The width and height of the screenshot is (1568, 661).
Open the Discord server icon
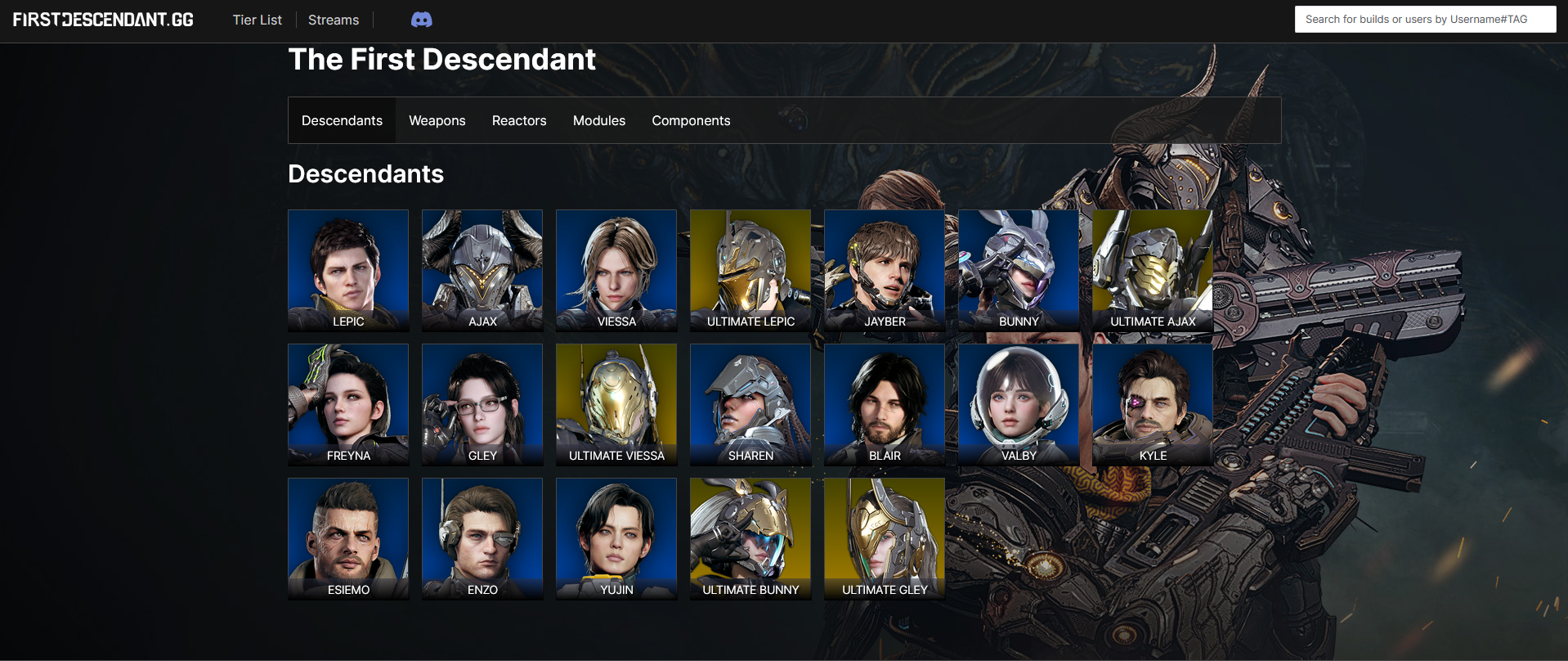[x=421, y=19]
